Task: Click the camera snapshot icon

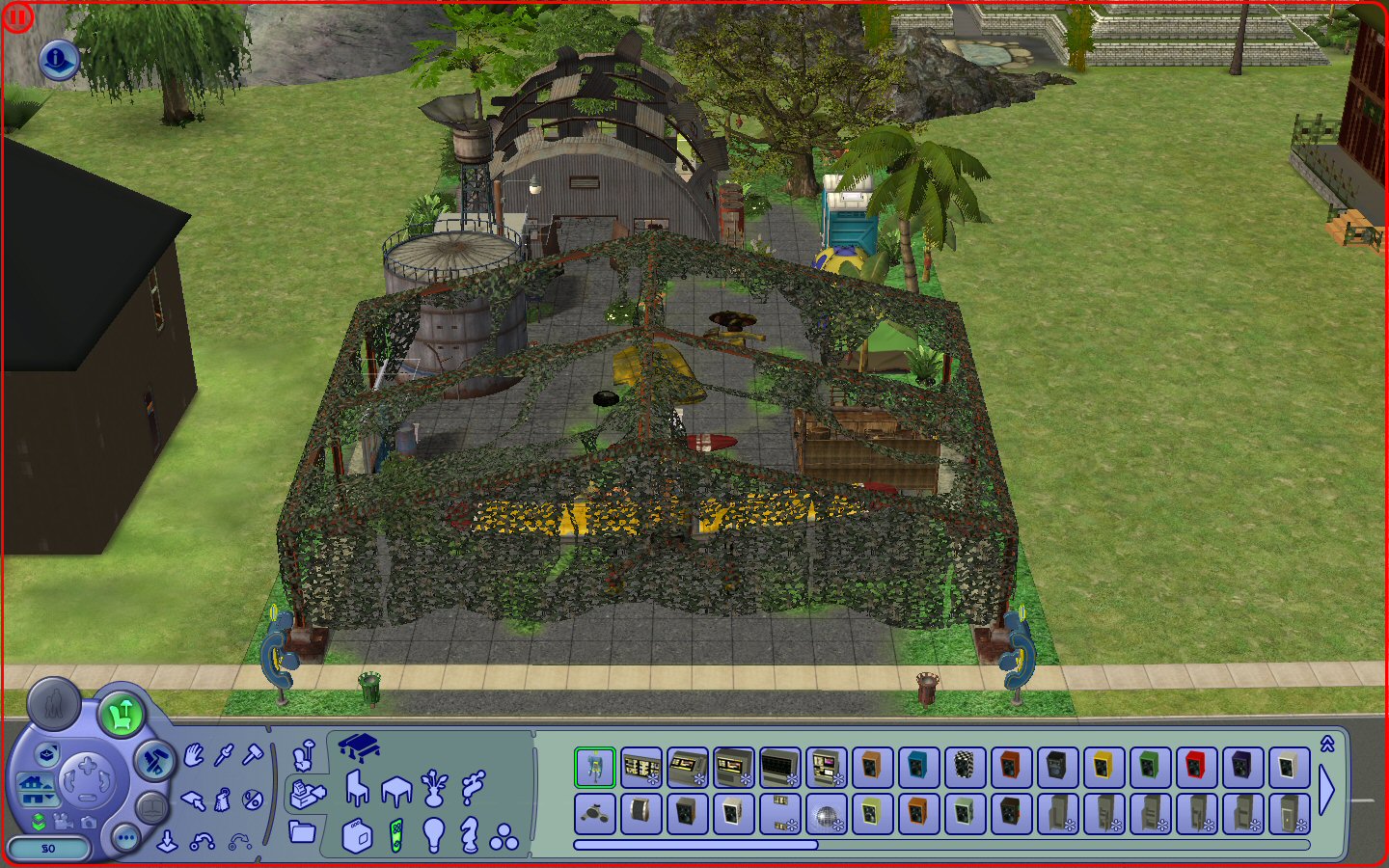Action: [x=88, y=822]
